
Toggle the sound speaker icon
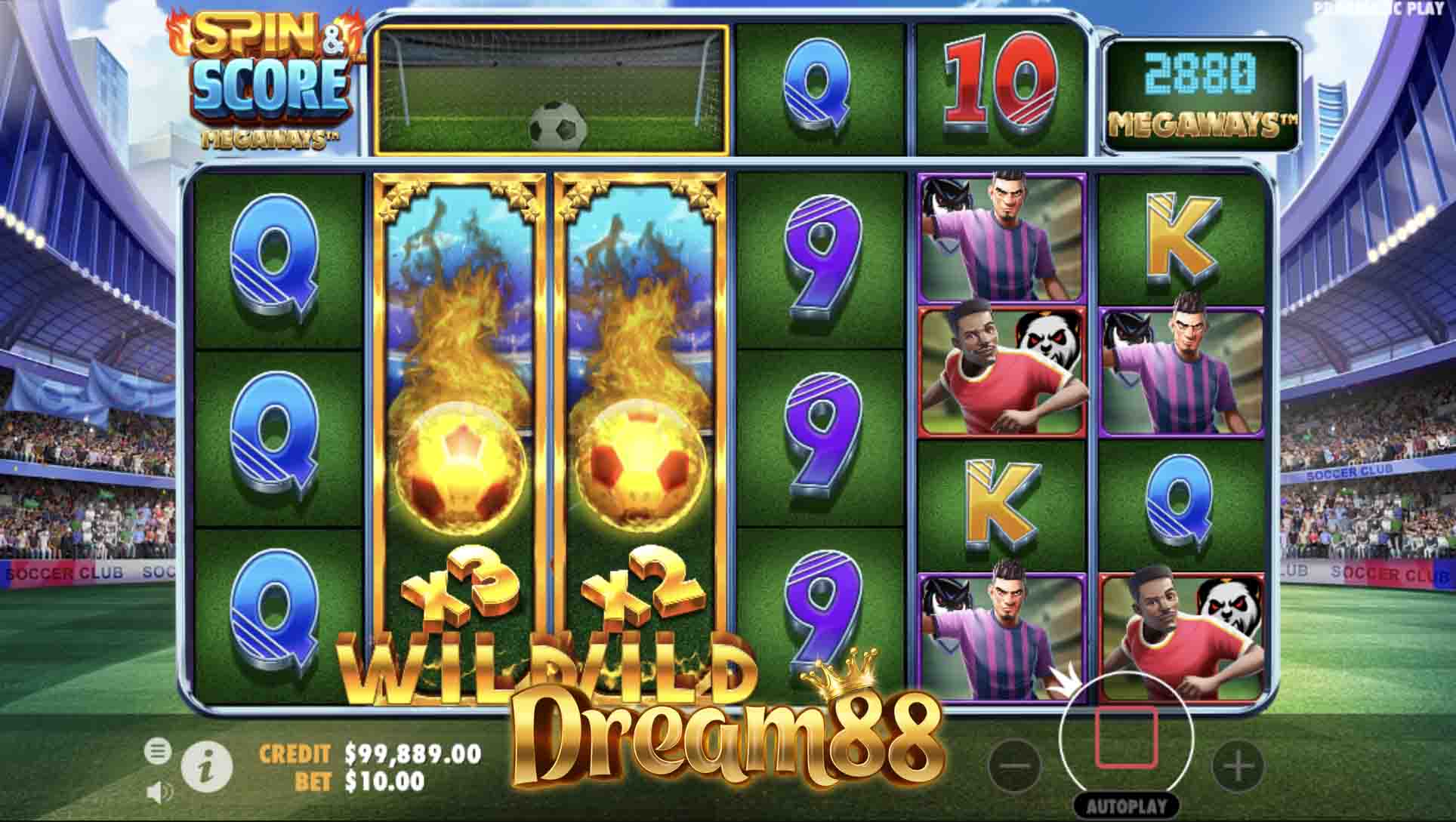(x=159, y=792)
